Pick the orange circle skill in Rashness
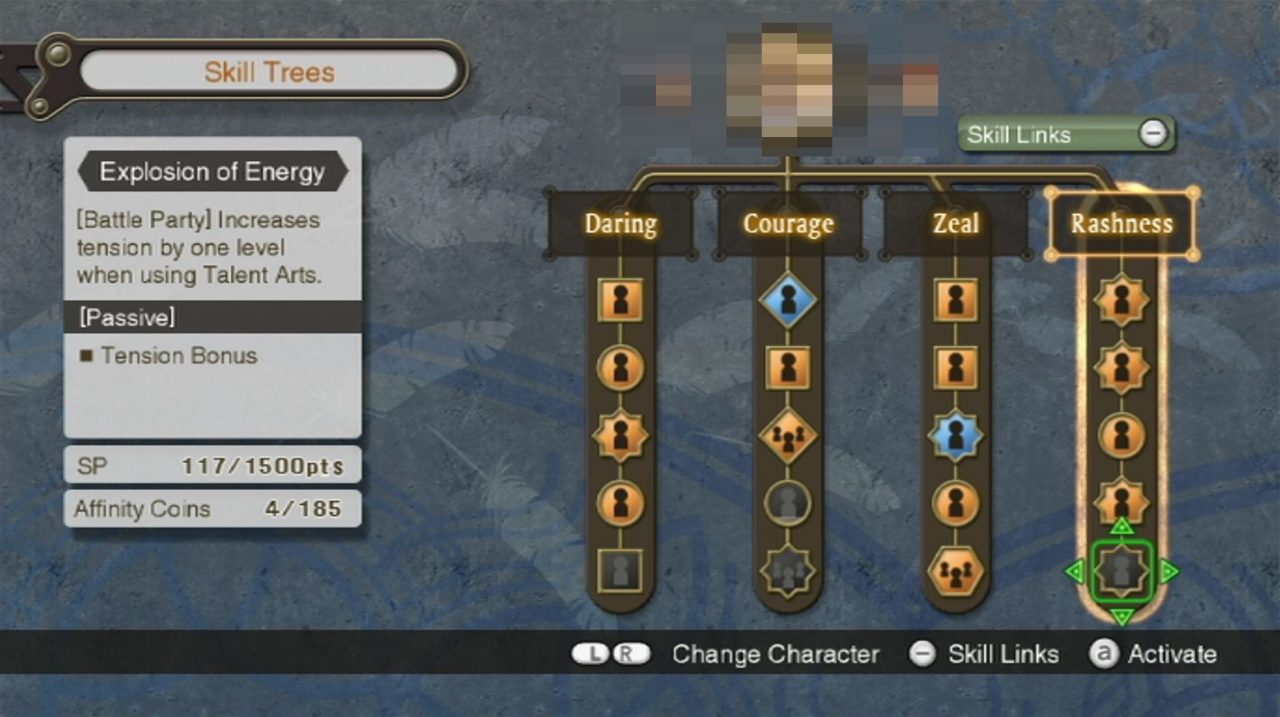 1121,436
